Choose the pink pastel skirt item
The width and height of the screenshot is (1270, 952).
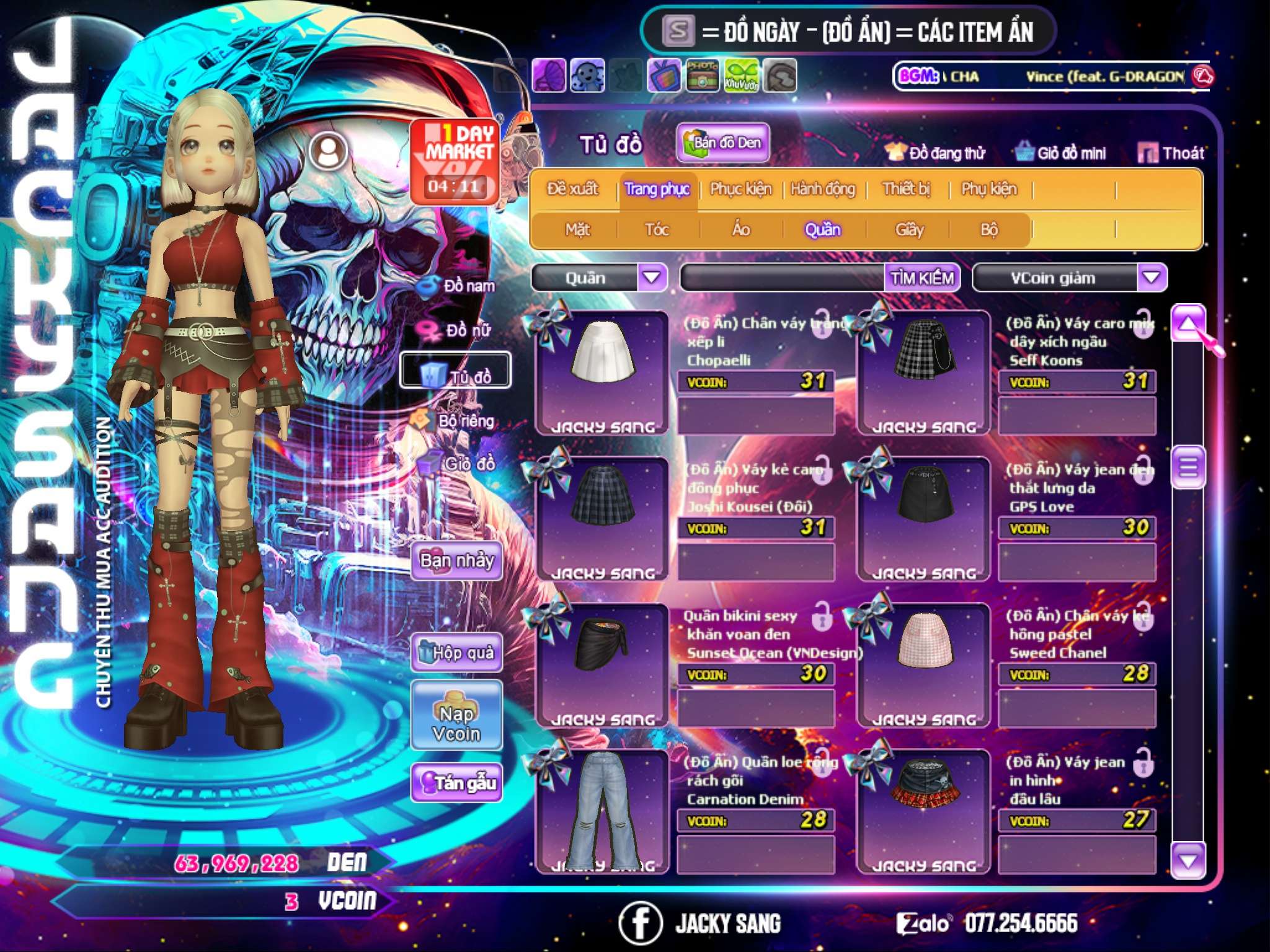tap(924, 648)
